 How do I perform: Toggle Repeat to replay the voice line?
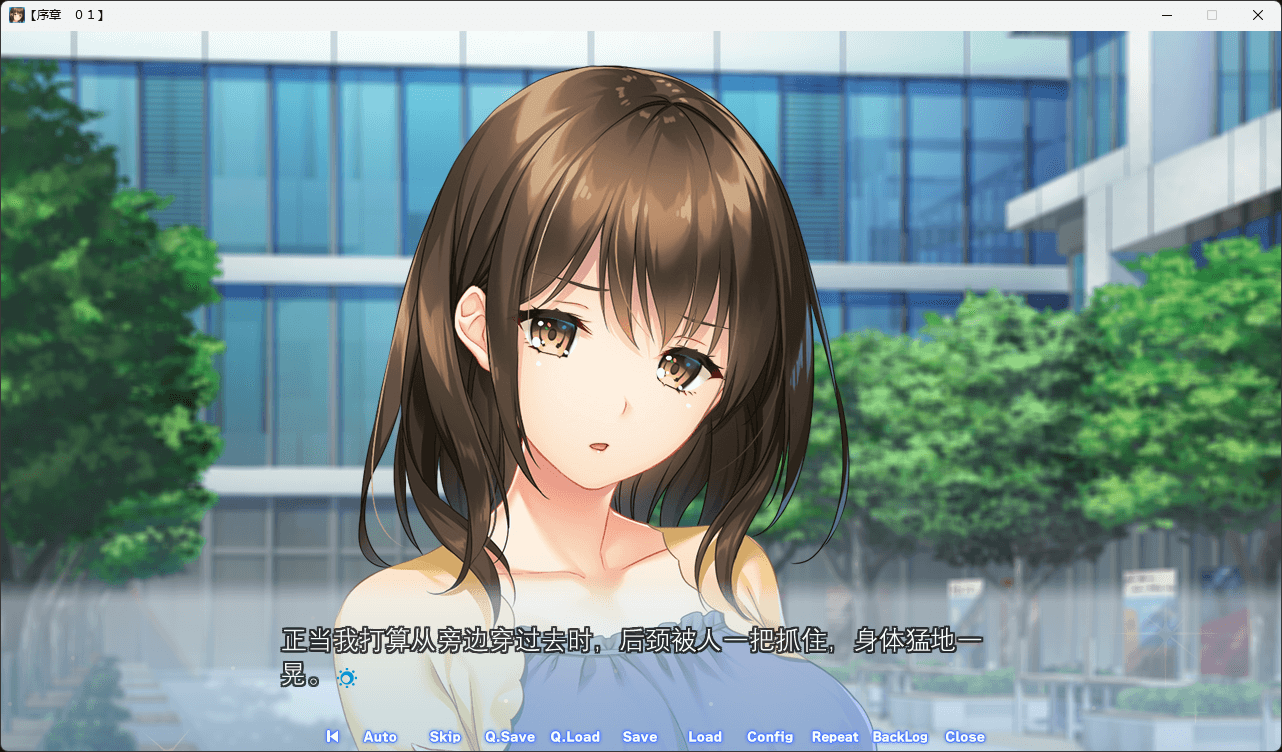pos(835,736)
